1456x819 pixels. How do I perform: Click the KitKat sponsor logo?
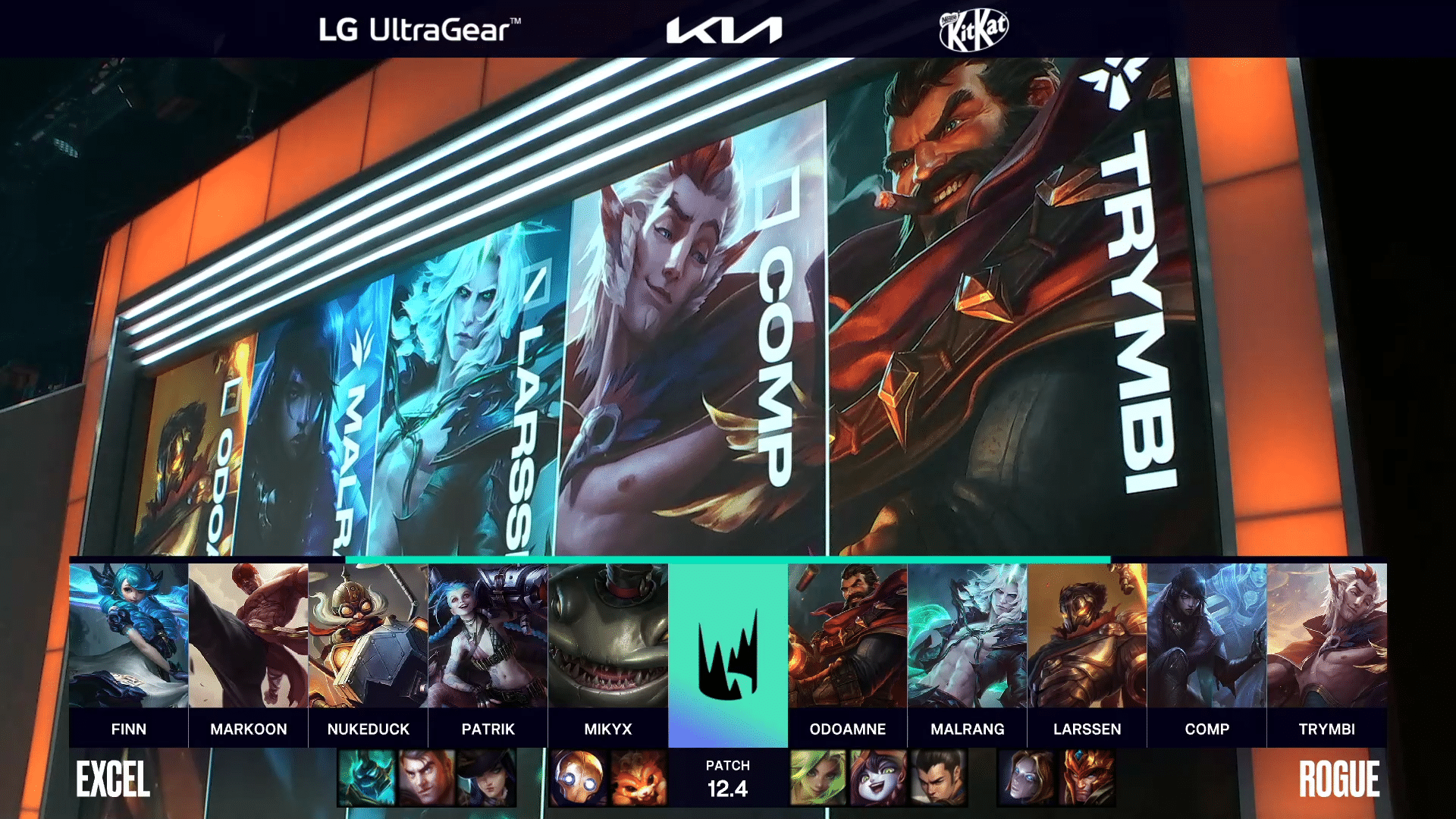click(974, 30)
